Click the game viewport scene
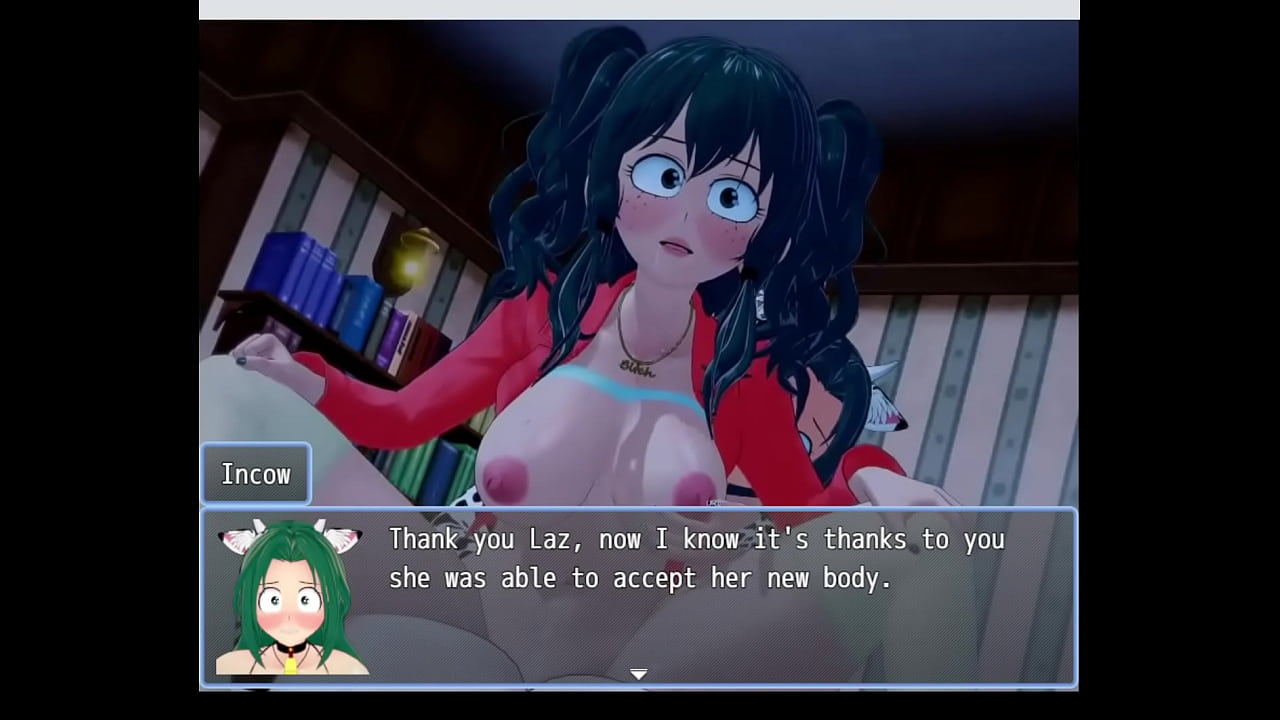Screen dimensions: 1280x720 pyautogui.click(x=640, y=250)
